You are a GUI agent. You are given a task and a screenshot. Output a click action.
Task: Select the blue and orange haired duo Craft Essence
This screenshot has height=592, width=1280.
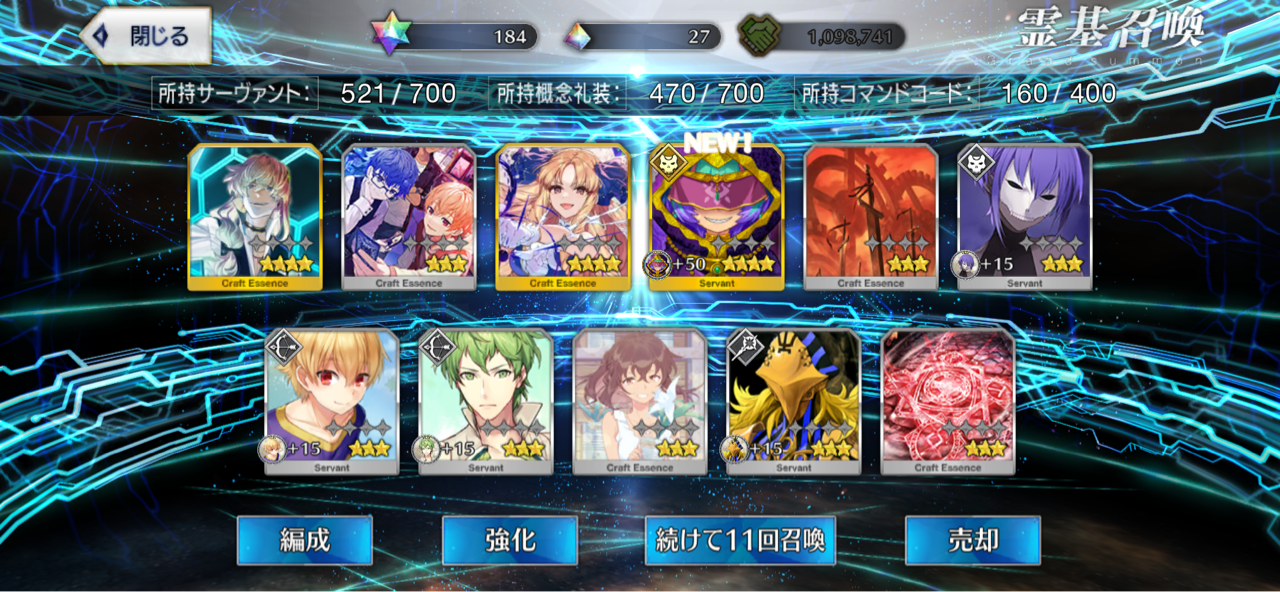pos(409,217)
